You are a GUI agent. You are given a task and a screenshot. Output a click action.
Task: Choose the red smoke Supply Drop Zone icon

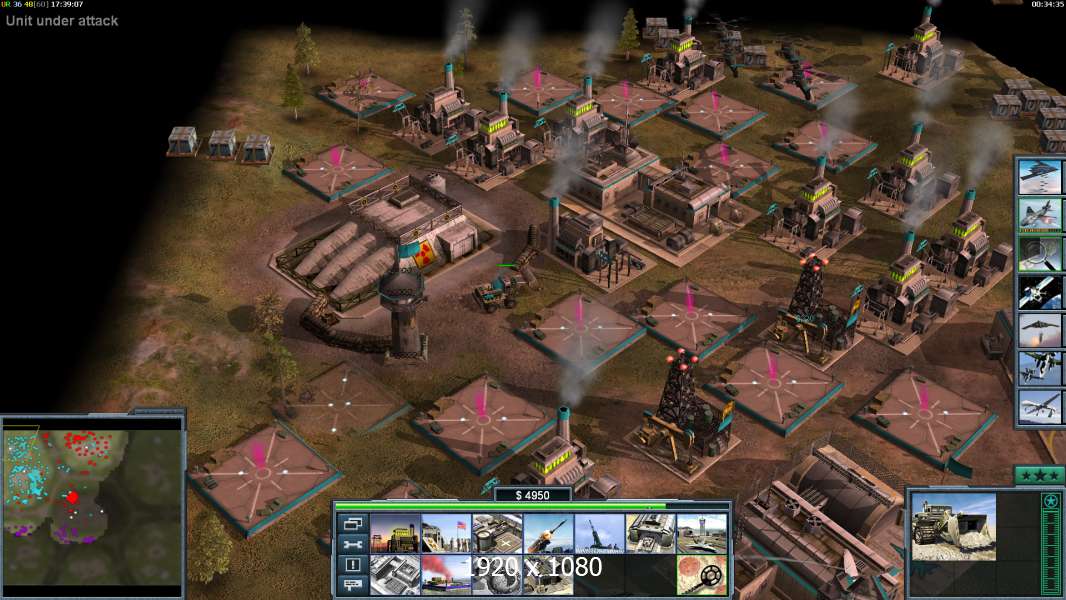(446, 574)
